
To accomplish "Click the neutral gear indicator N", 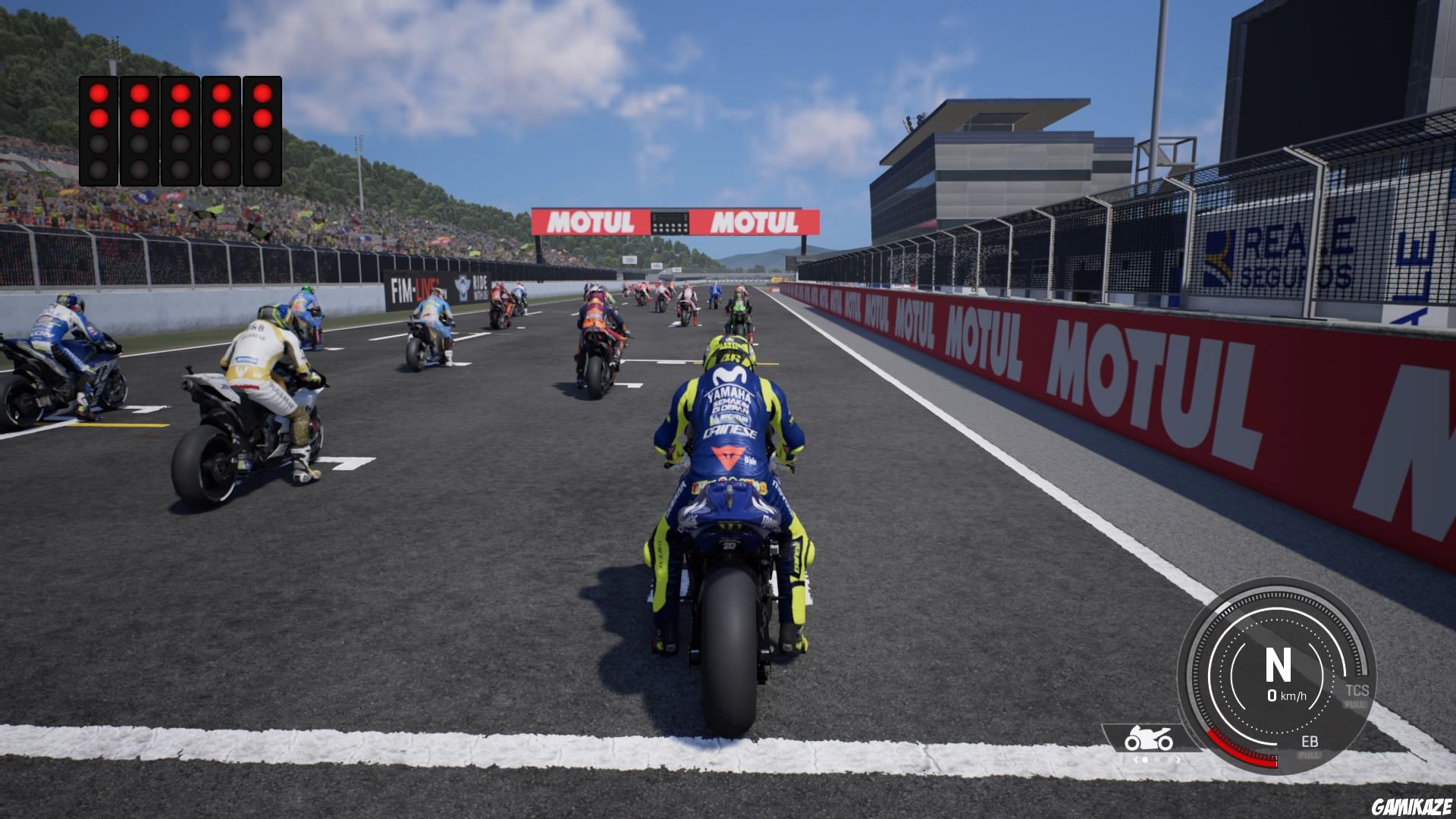I will [x=1279, y=665].
